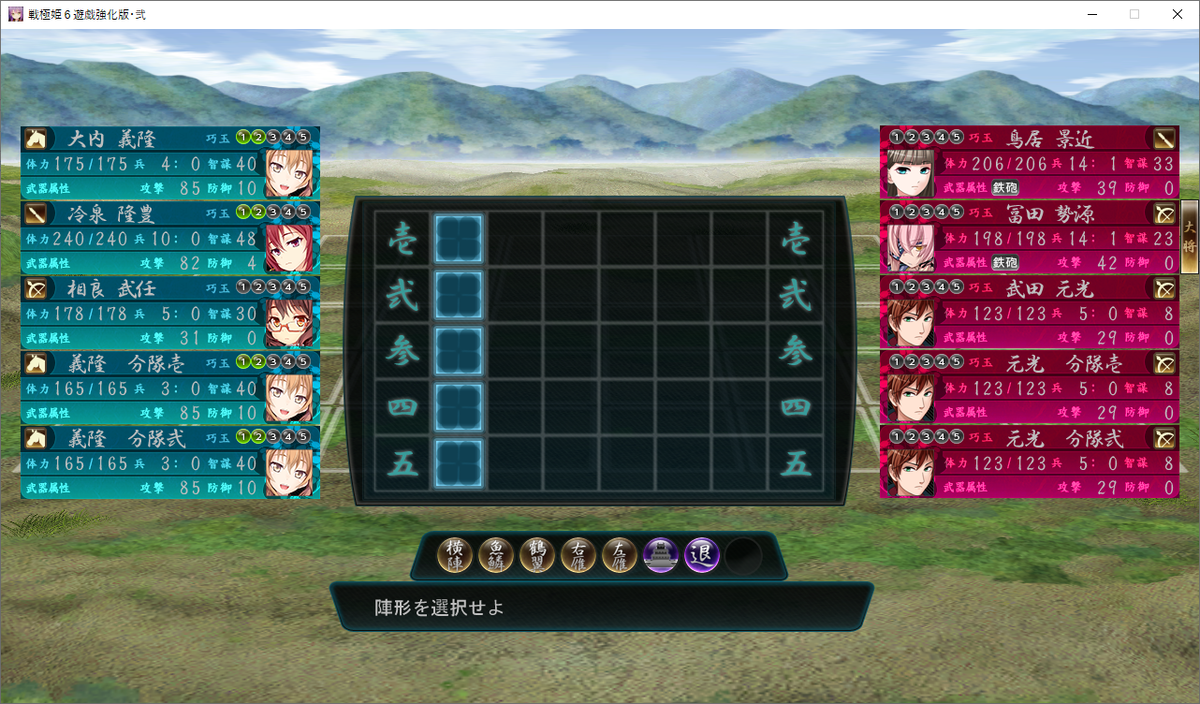The height and width of the screenshot is (704, 1200).
Task: Click the purple castle icon button
Action: pos(661,555)
